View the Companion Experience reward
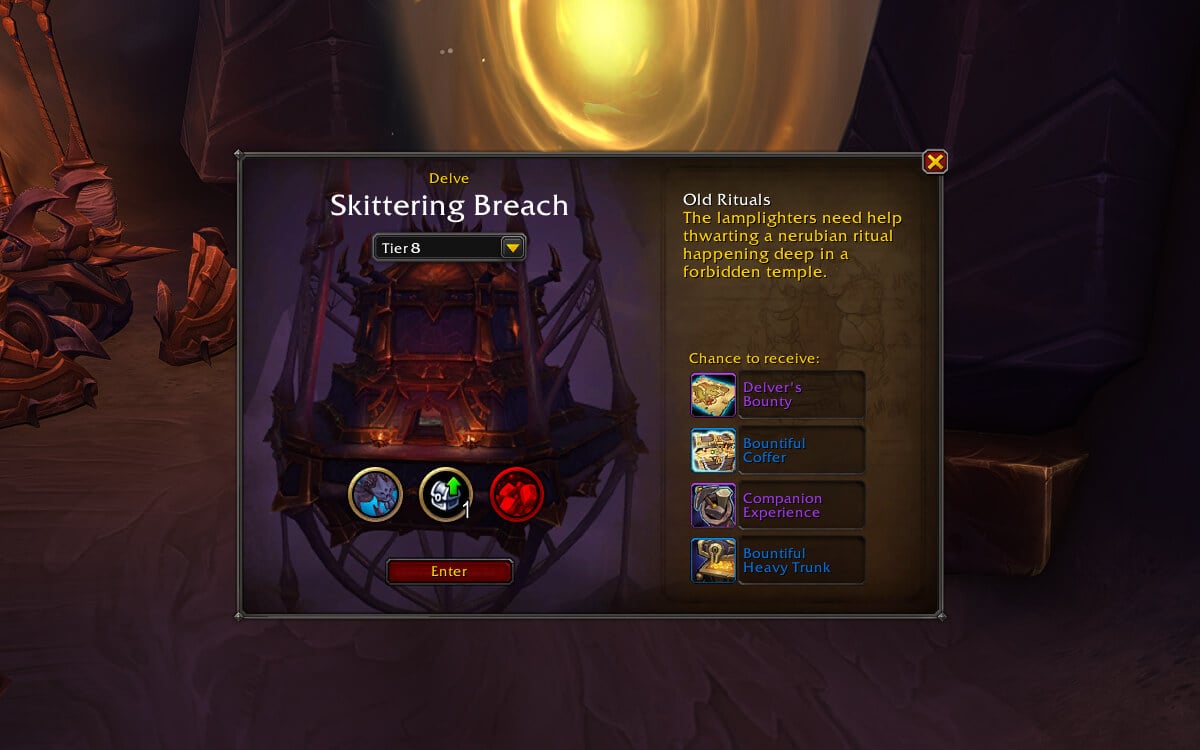Viewport: 1200px width, 750px height. (x=714, y=505)
